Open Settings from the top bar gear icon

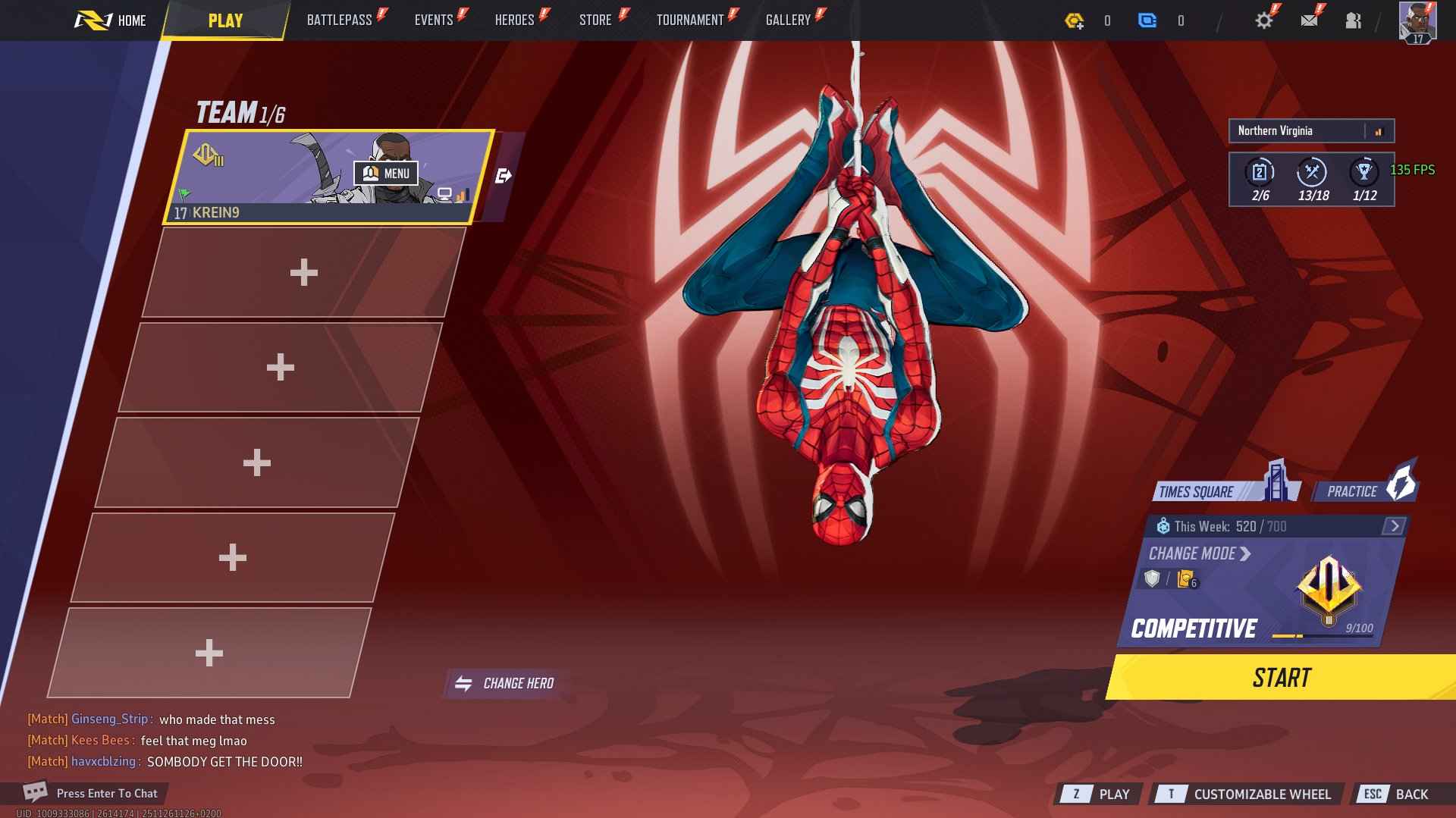(x=1262, y=20)
